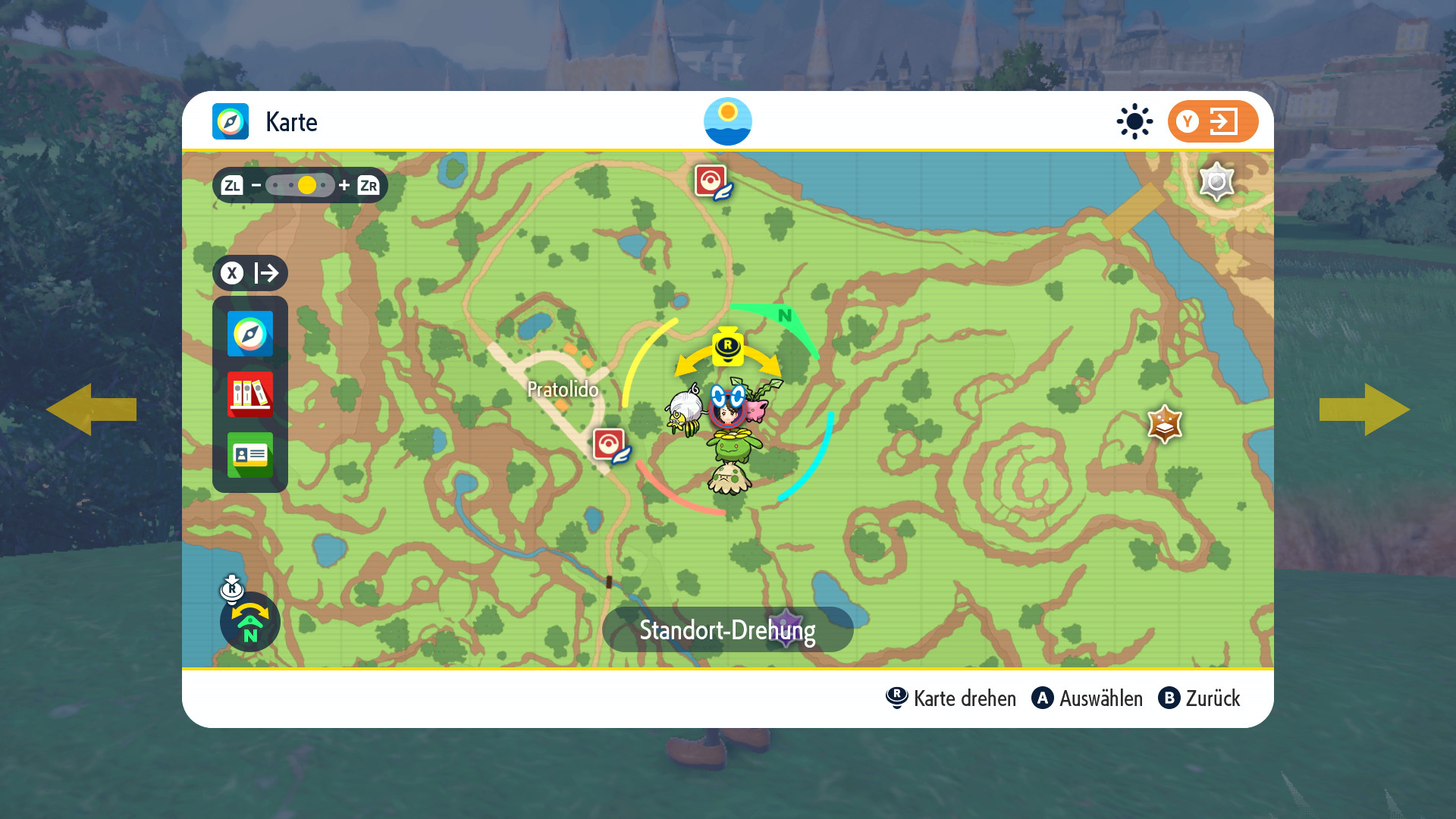Select the grey gym badge marker

click(x=1216, y=182)
